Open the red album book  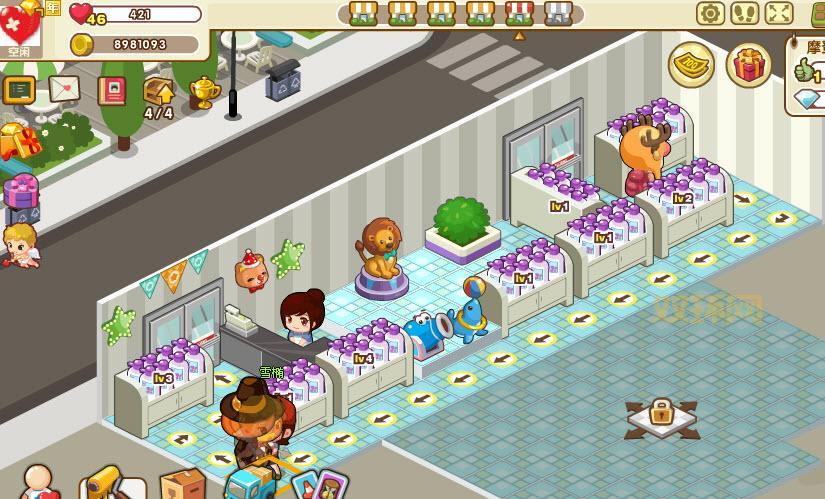click(x=112, y=90)
